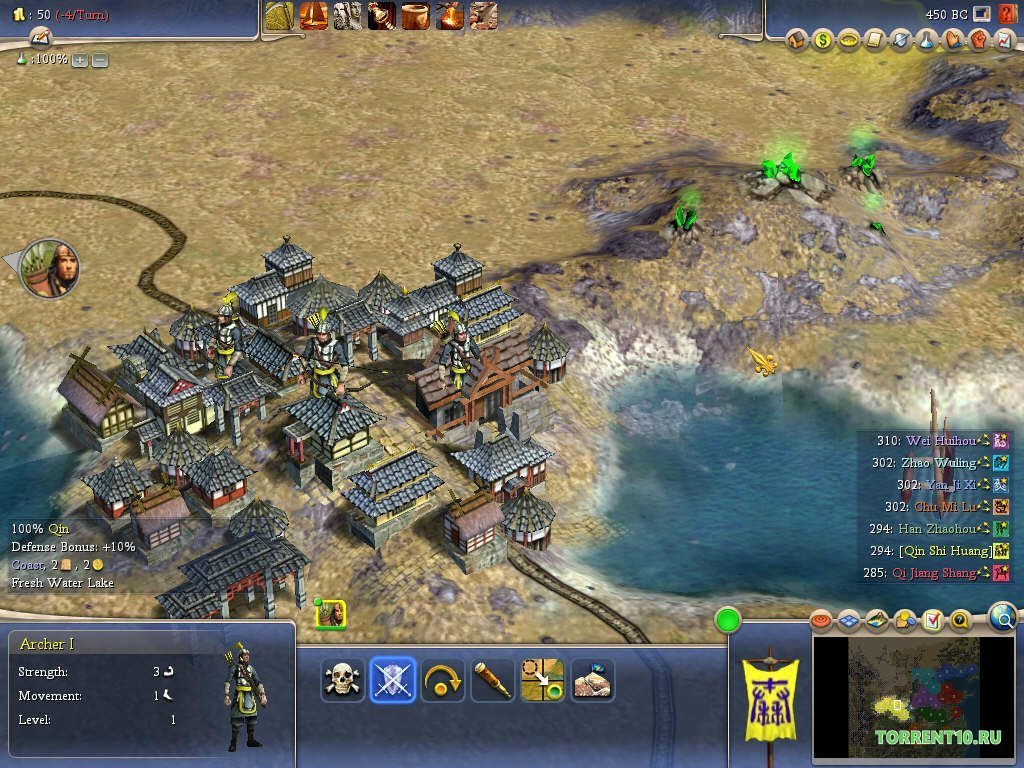Image resolution: width=1024 pixels, height=768 pixels.
Task: Decrease research rate with minus button
Action: coord(100,60)
